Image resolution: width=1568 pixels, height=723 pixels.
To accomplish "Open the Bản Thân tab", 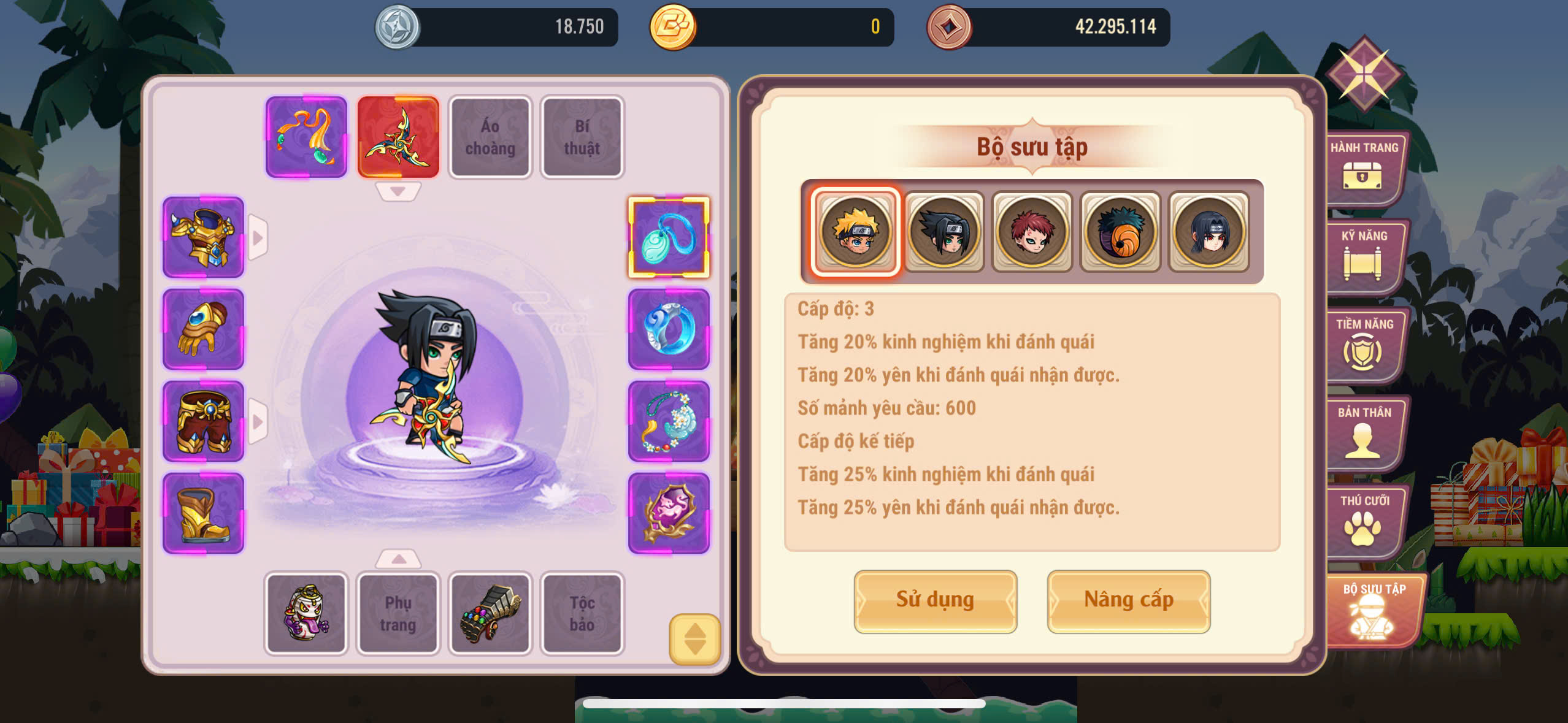I will click(1364, 433).
